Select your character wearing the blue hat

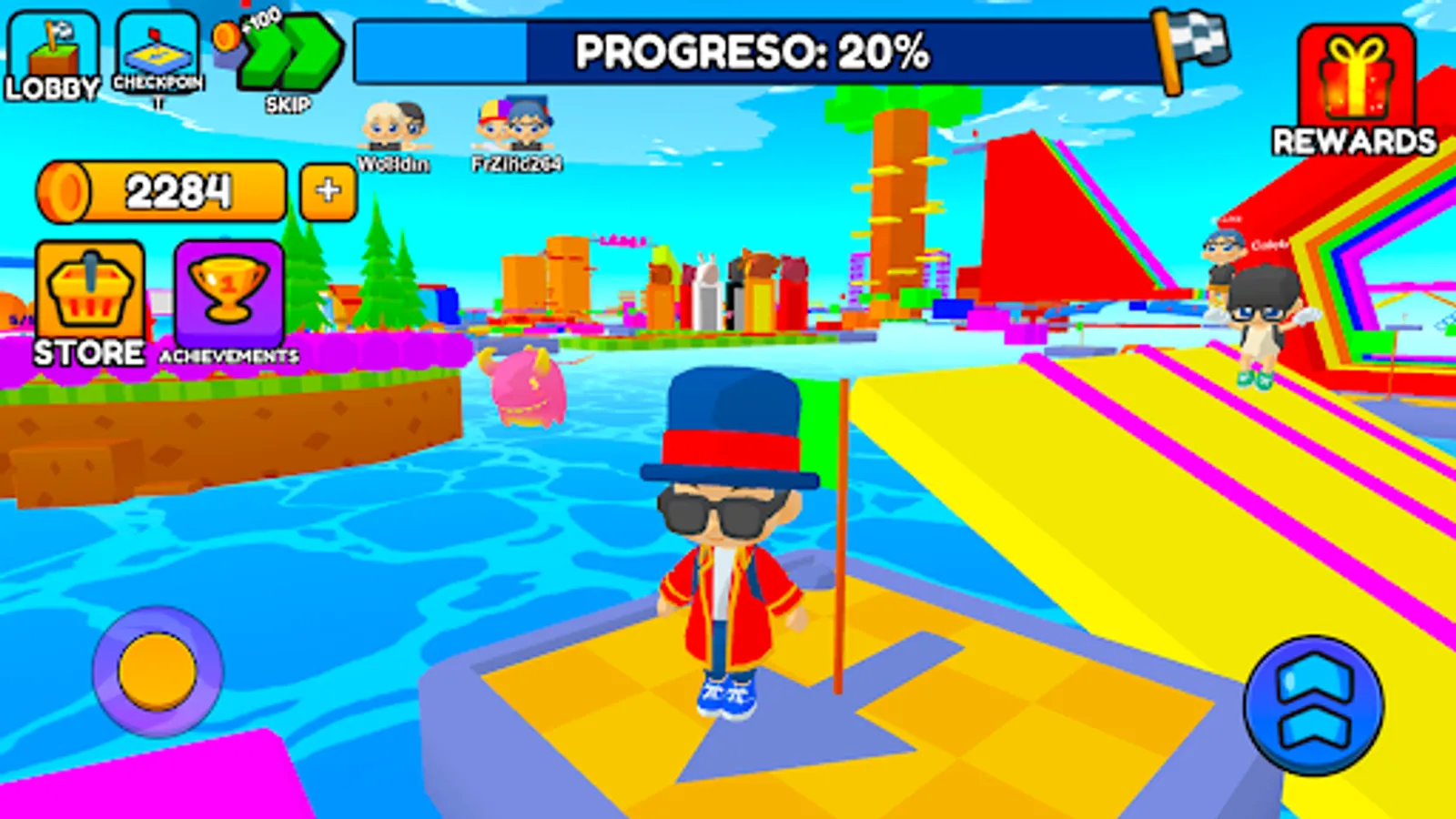728,546
